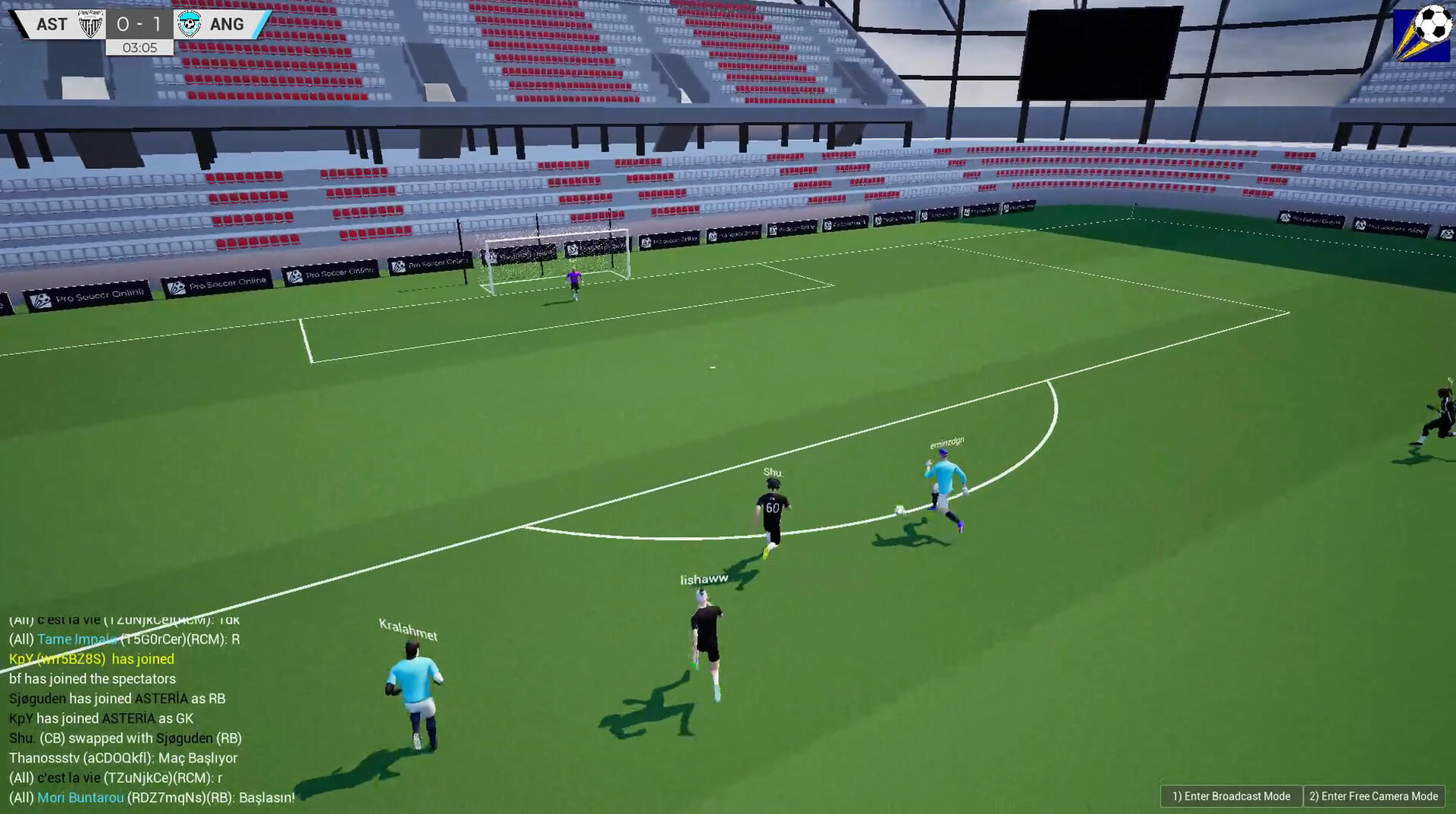Click the Enter Broadcast Mode button
The image size is (1456, 814).
tap(1230, 796)
